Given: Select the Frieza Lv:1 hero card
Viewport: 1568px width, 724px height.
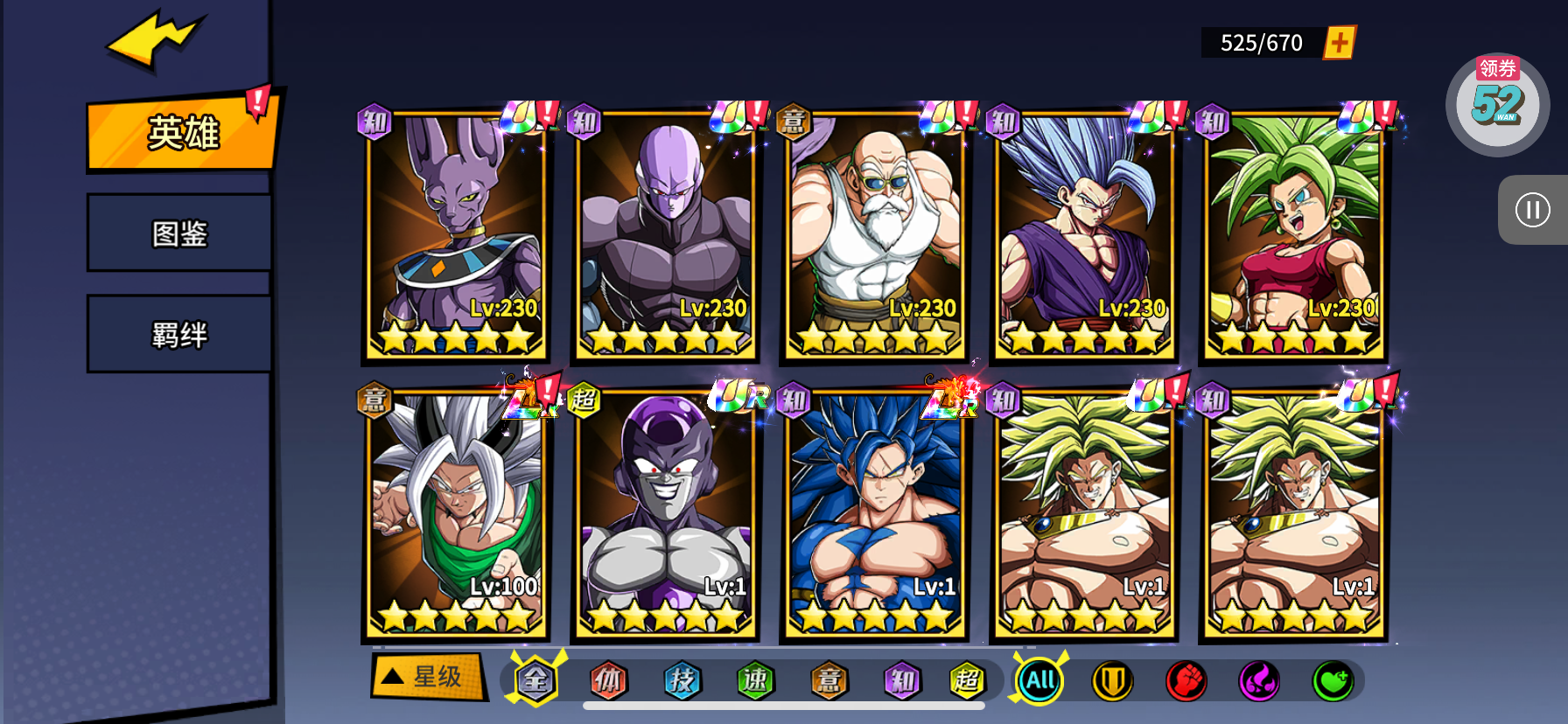Looking at the screenshot, I should click(665, 514).
